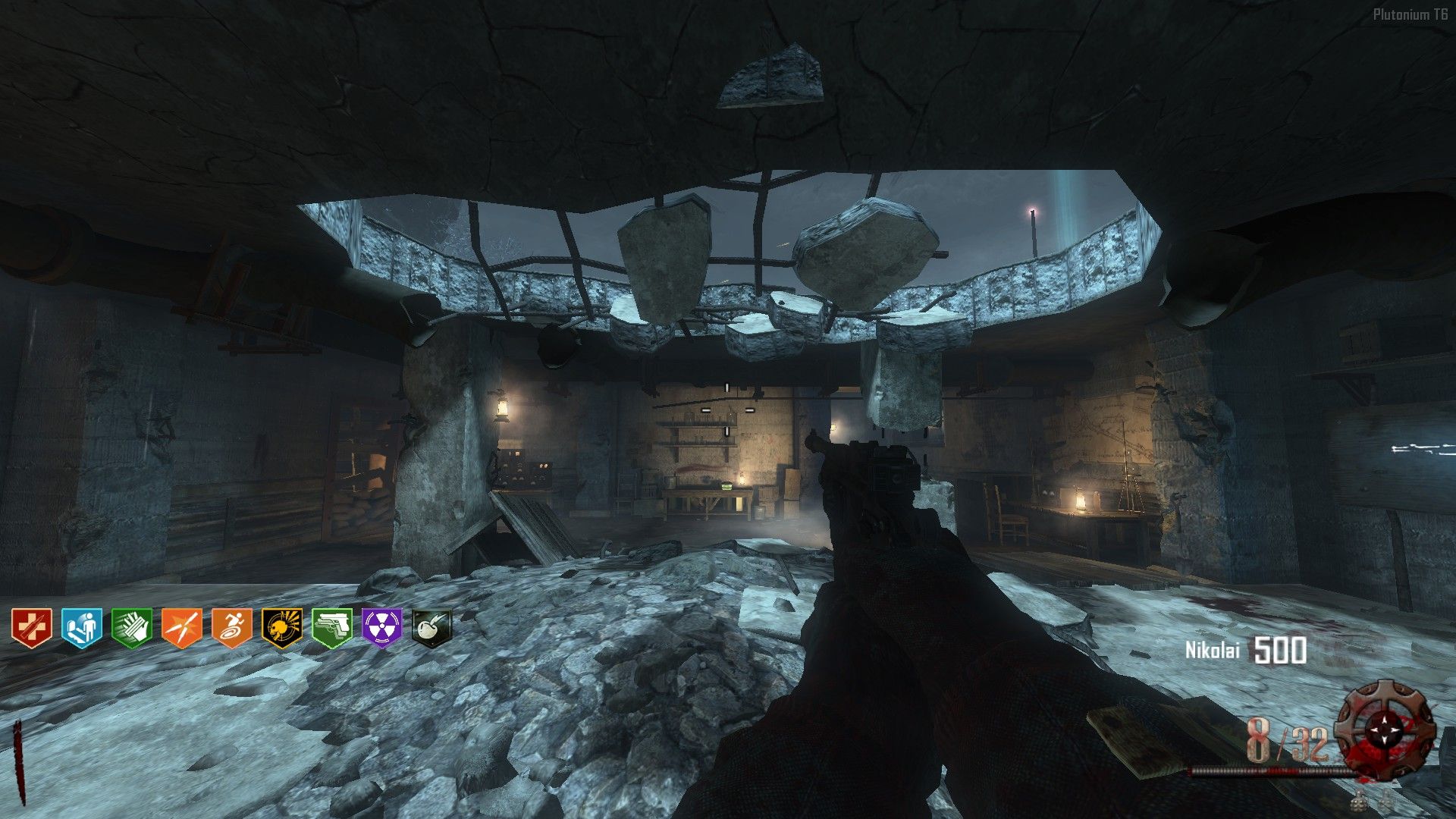Choose the green Speed Cola perk icon
The image size is (1456, 819).
[132, 629]
